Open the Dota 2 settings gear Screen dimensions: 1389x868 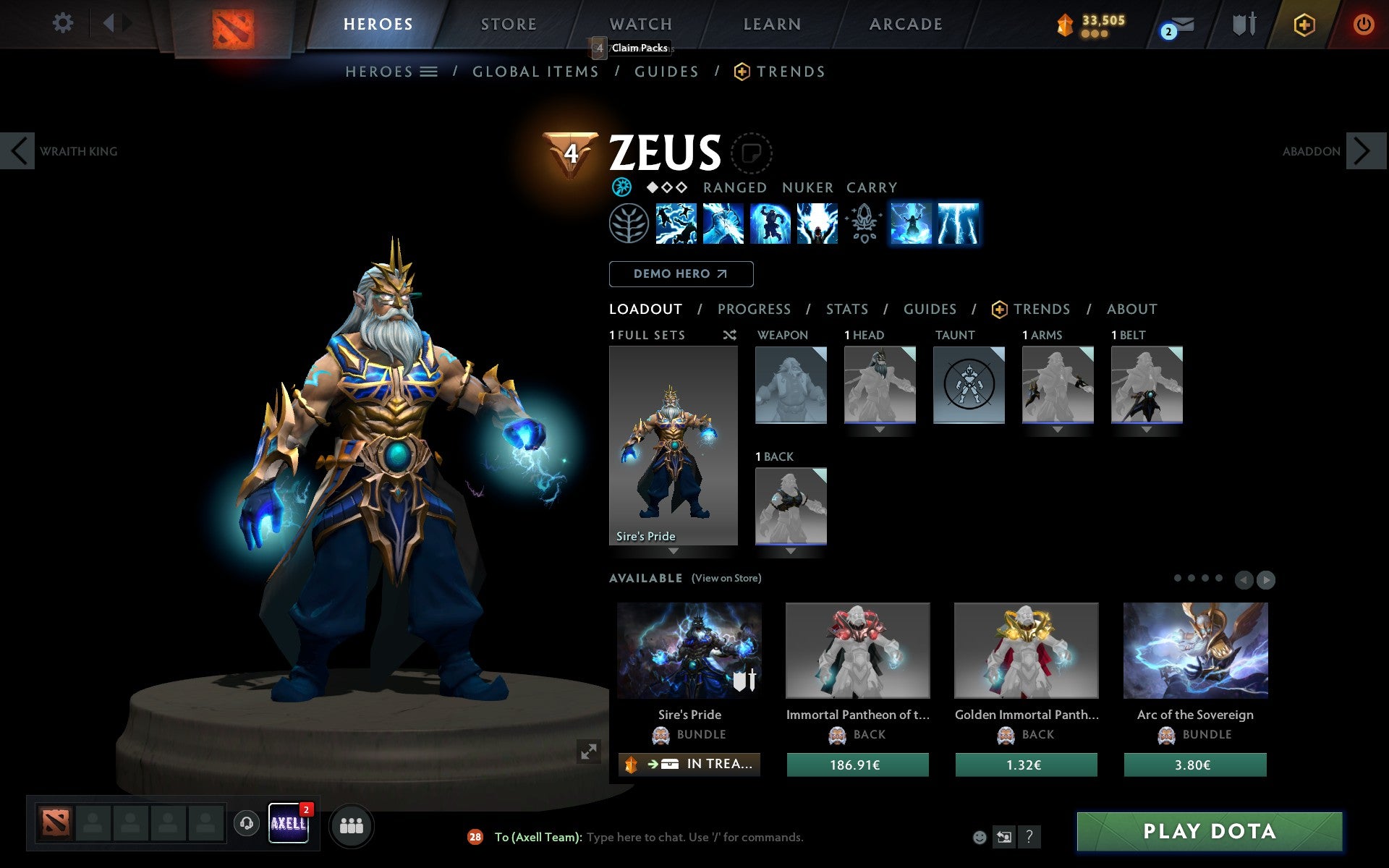click(64, 23)
